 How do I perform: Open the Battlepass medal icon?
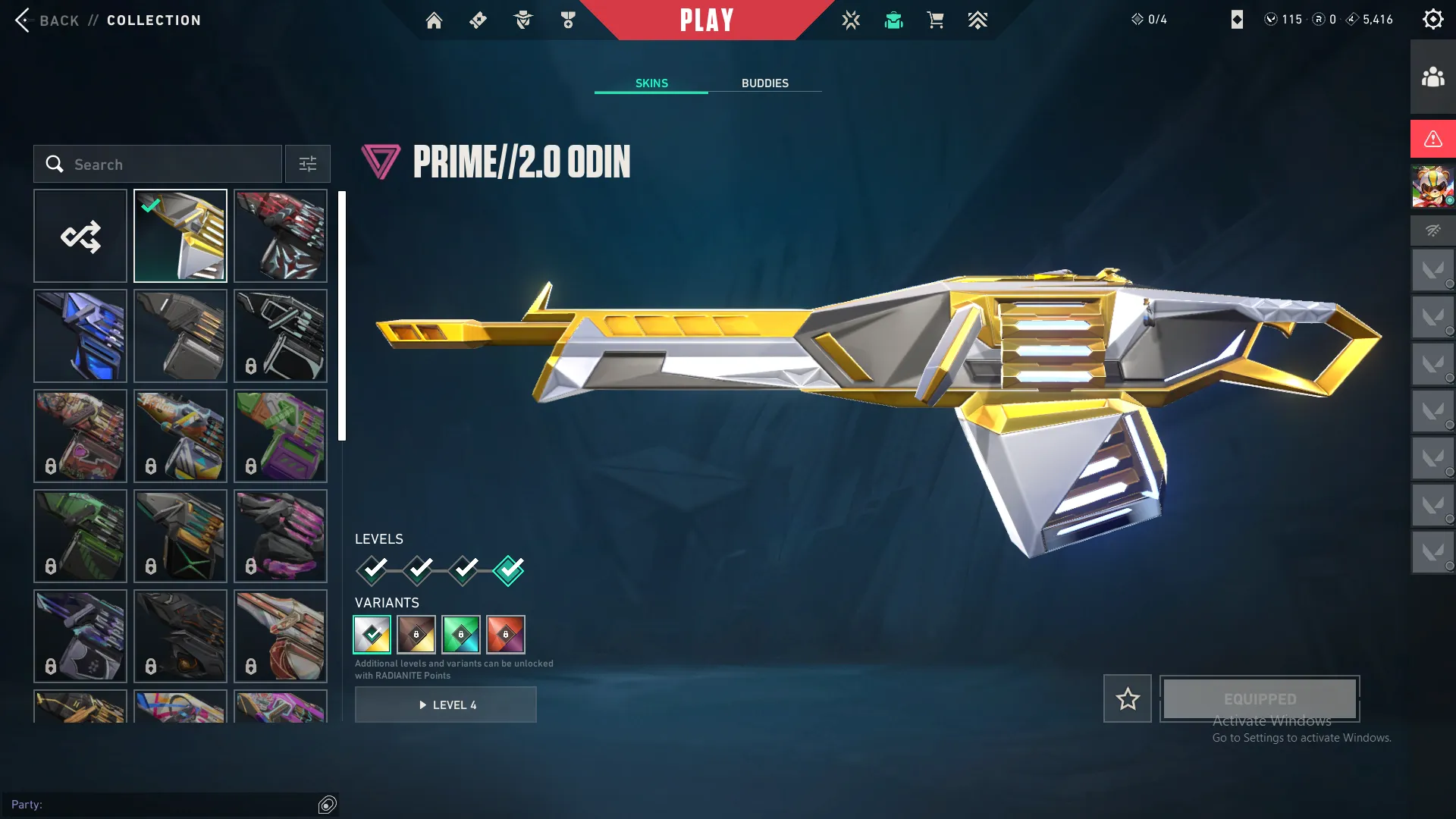click(566, 20)
